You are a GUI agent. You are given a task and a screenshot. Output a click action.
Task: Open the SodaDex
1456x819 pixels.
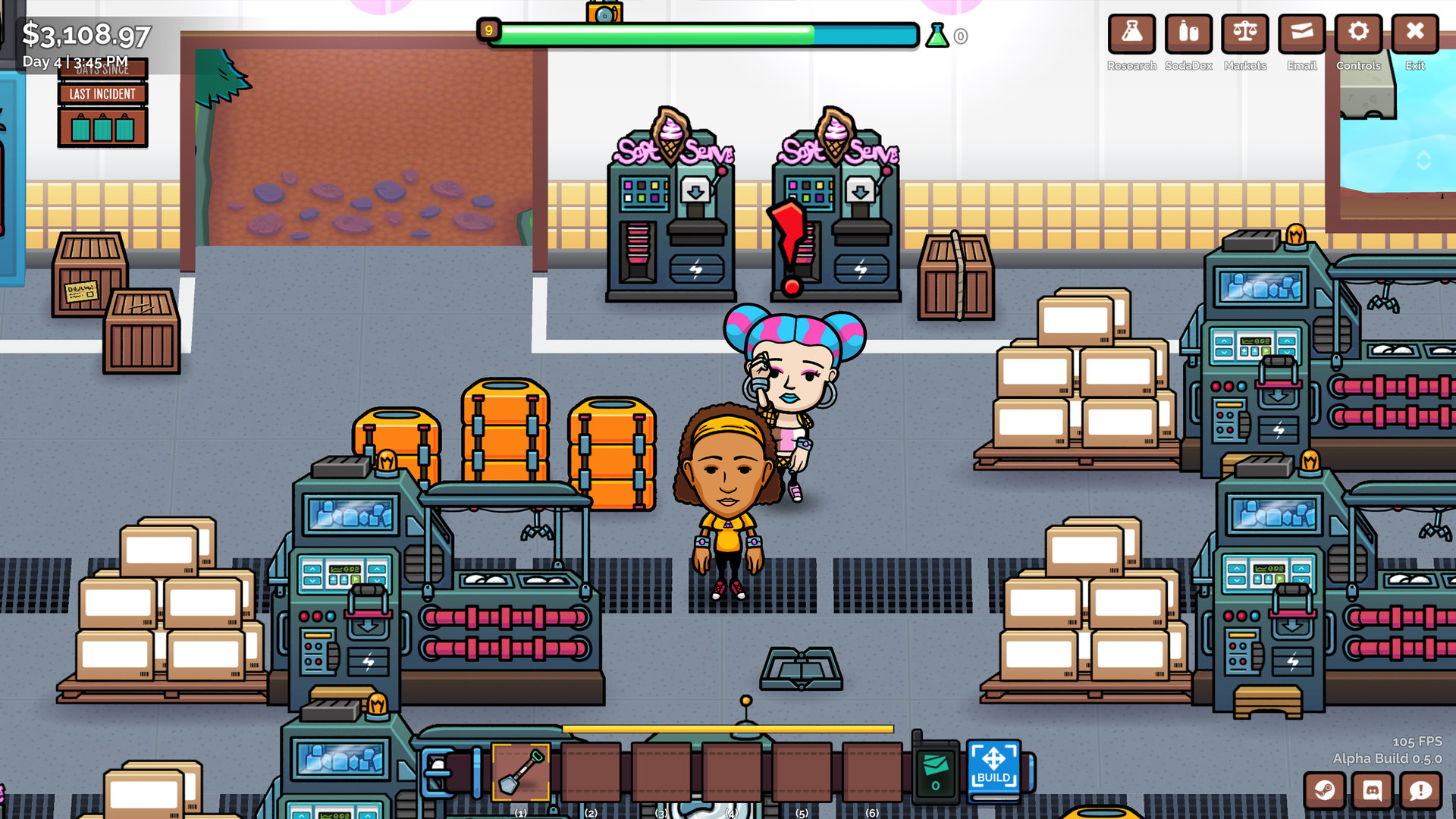coord(1188,33)
